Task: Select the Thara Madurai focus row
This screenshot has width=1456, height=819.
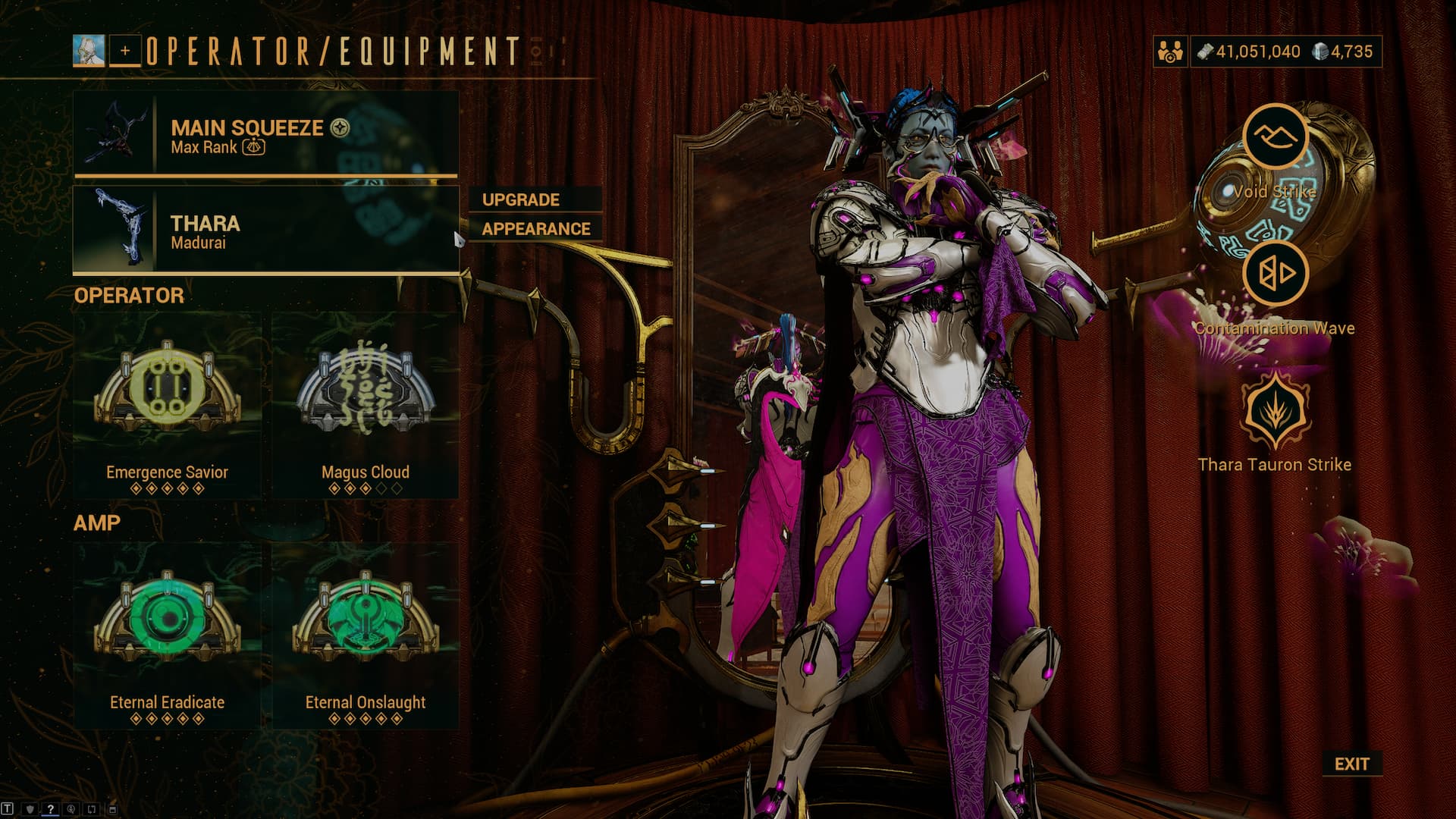Action: click(266, 230)
